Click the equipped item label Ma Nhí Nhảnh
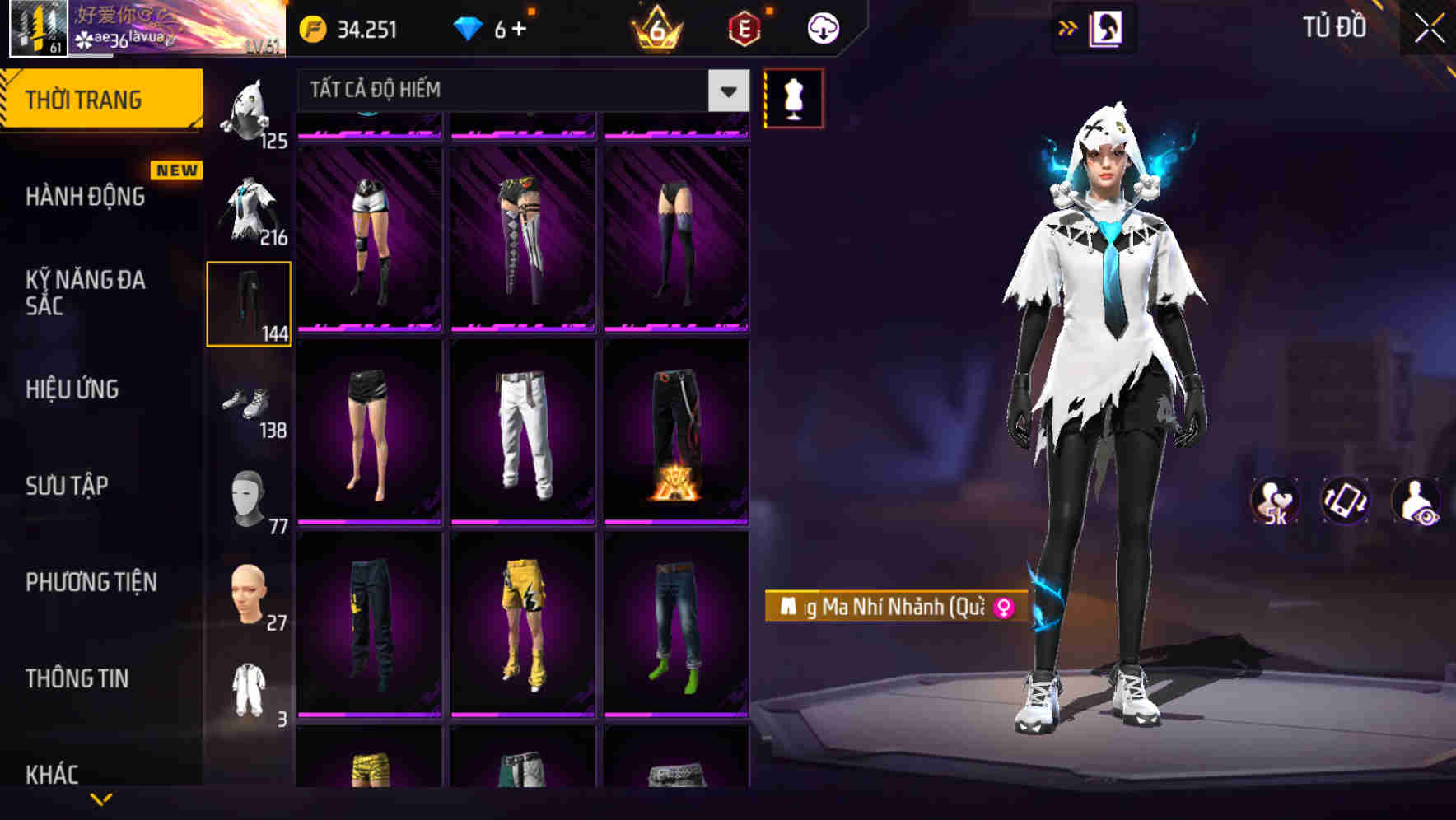 coord(888,608)
